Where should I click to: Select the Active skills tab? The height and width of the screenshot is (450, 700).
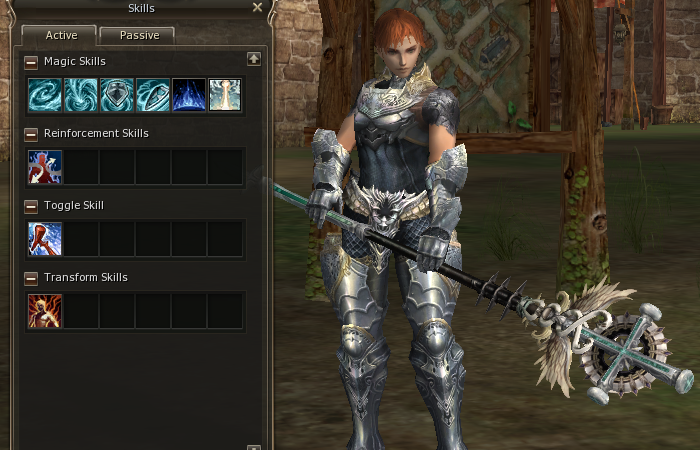coord(58,35)
